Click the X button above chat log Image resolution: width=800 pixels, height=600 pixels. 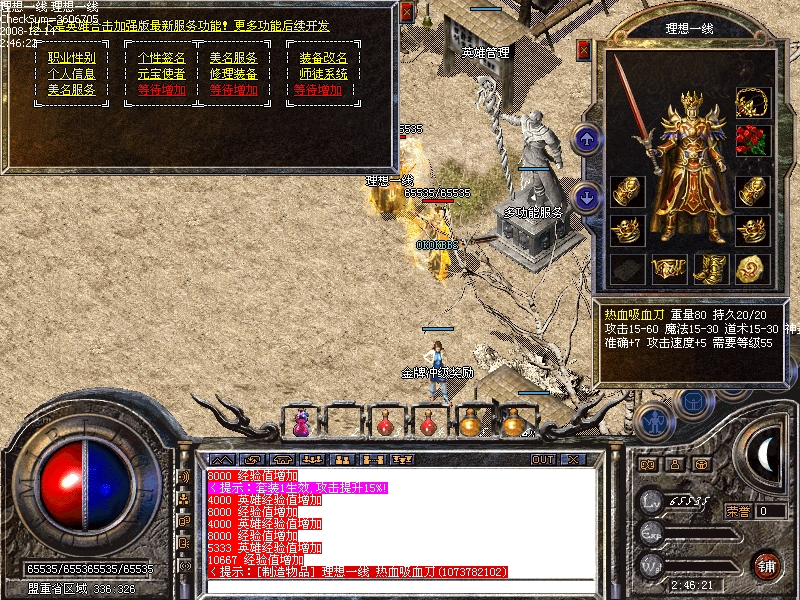(573, 460)
